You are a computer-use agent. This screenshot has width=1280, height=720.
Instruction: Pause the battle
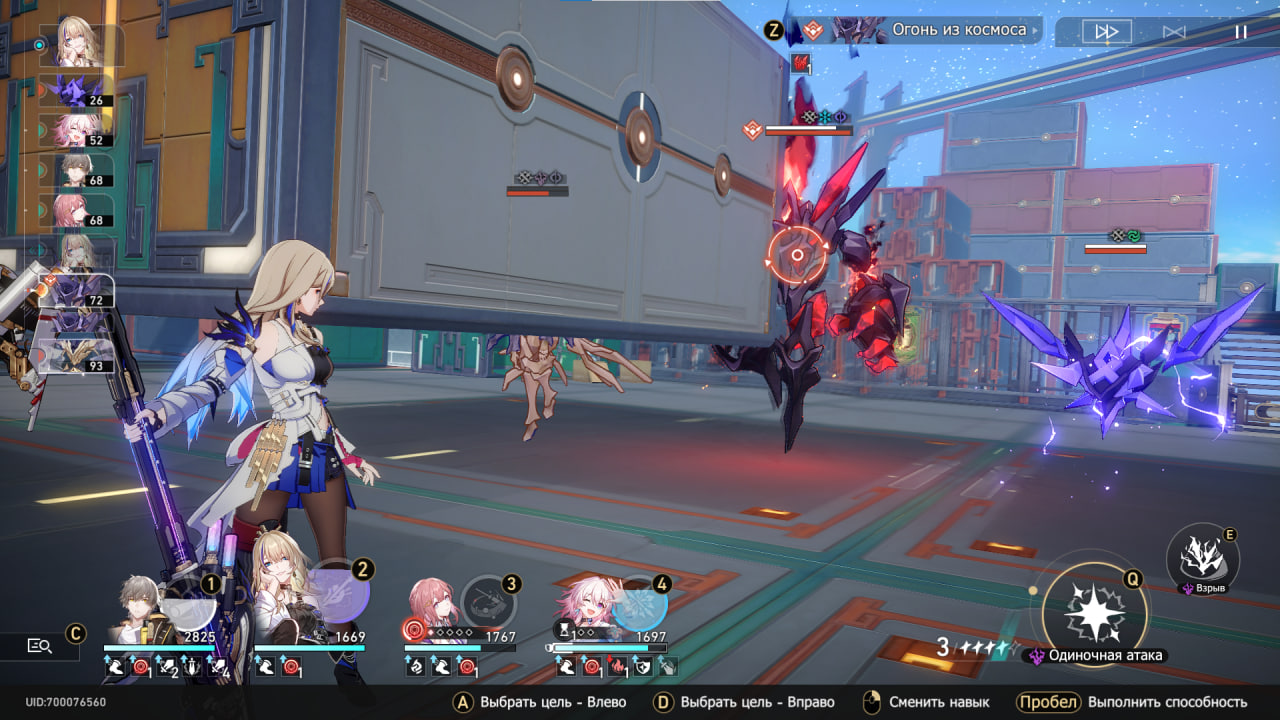click(x=1240, y=32)
